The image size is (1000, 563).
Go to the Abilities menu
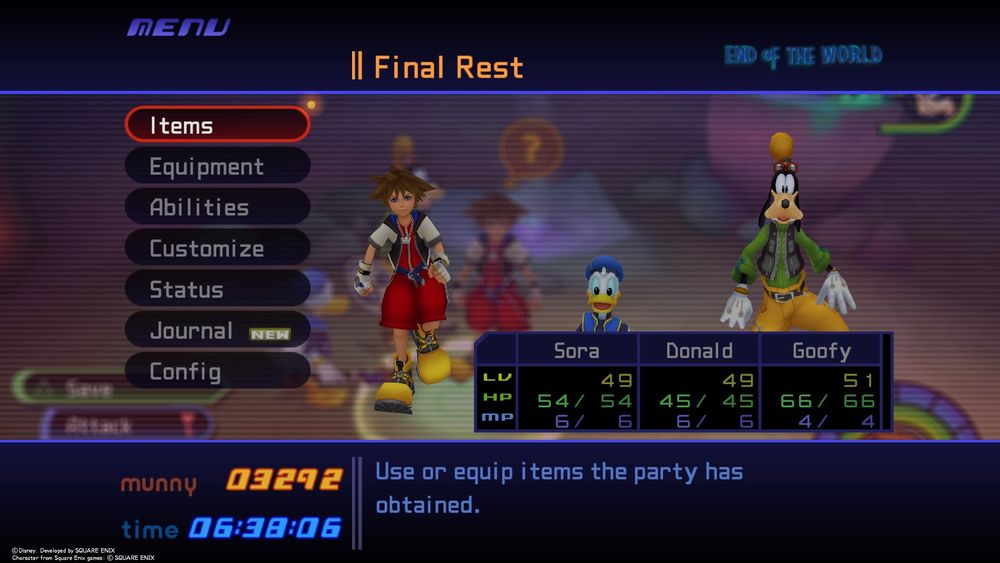pos(217,207)
